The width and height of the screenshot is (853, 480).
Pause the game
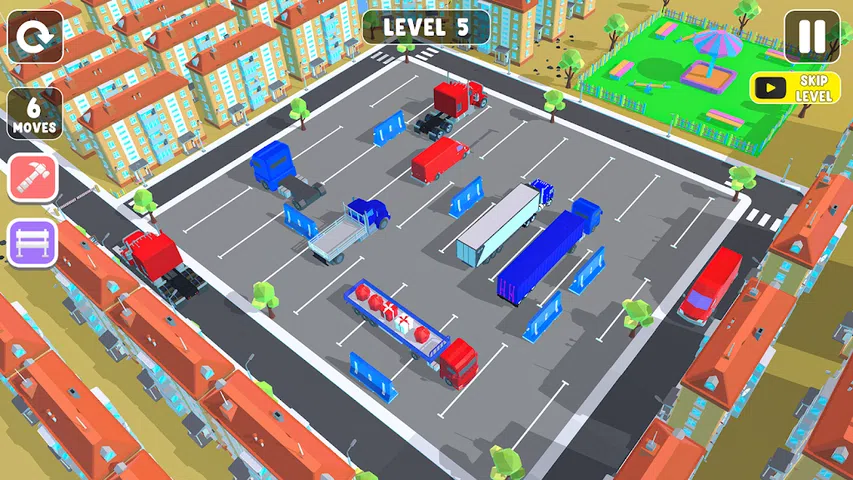point(811,37)
